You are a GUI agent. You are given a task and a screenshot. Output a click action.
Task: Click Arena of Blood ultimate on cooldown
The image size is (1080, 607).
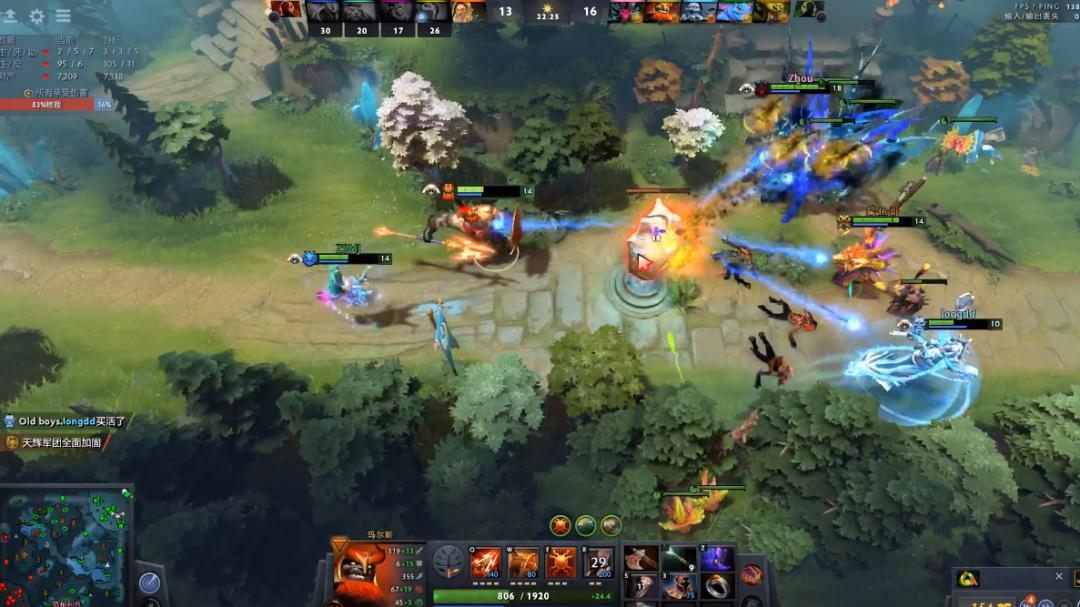[x=598, y=564]
